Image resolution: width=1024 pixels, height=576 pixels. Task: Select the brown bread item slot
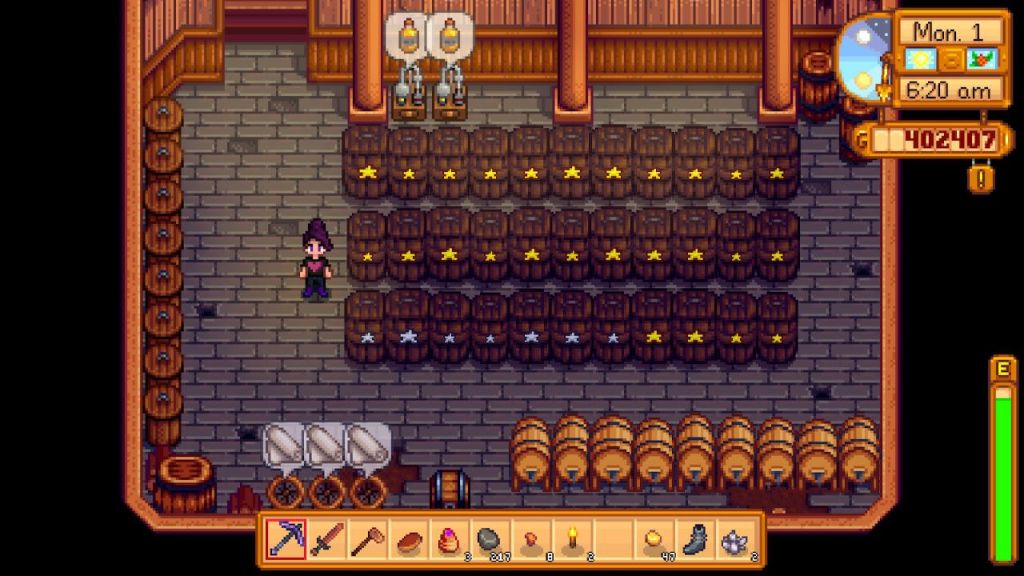[x=408, y=541]
